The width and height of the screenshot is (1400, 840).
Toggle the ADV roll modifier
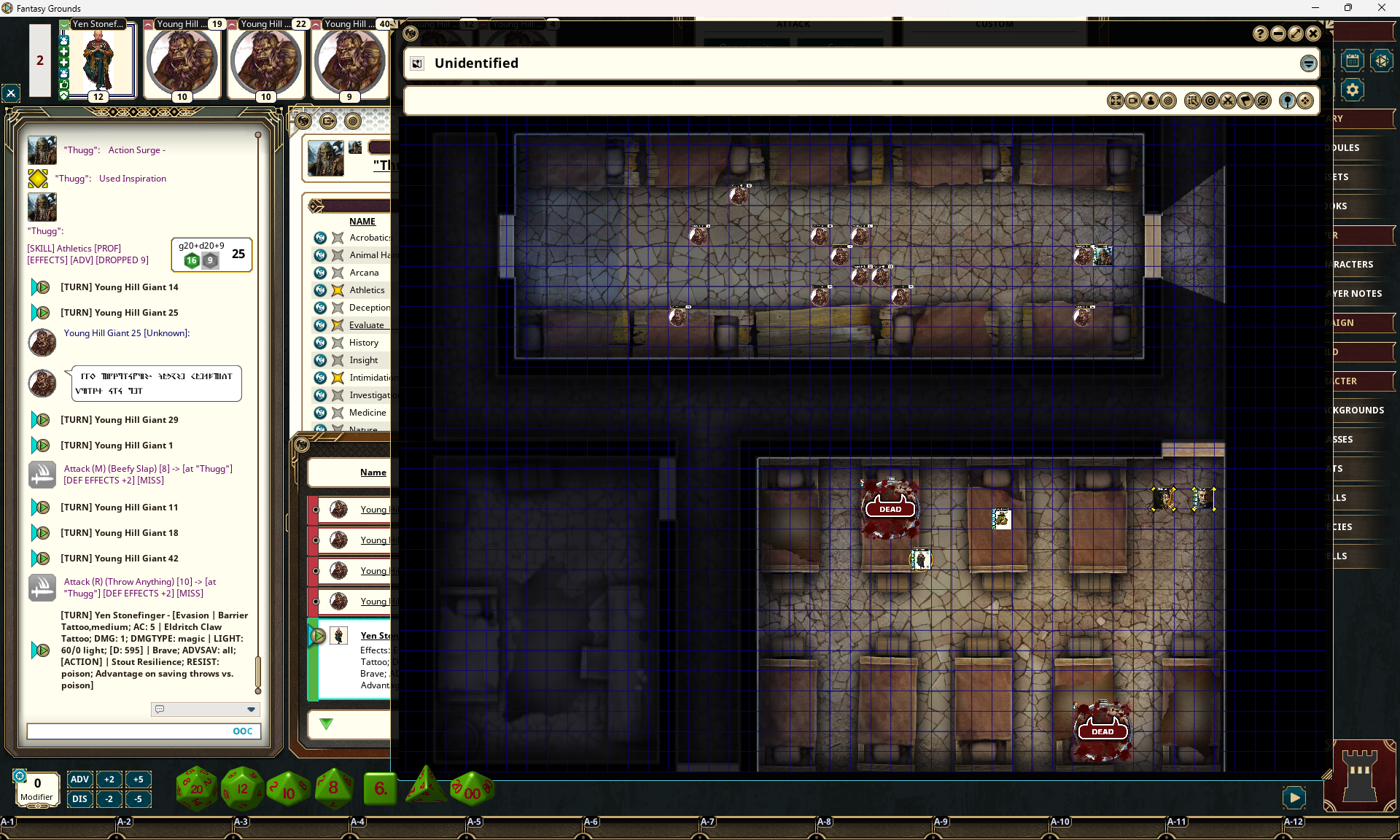(x=79, y=779)
